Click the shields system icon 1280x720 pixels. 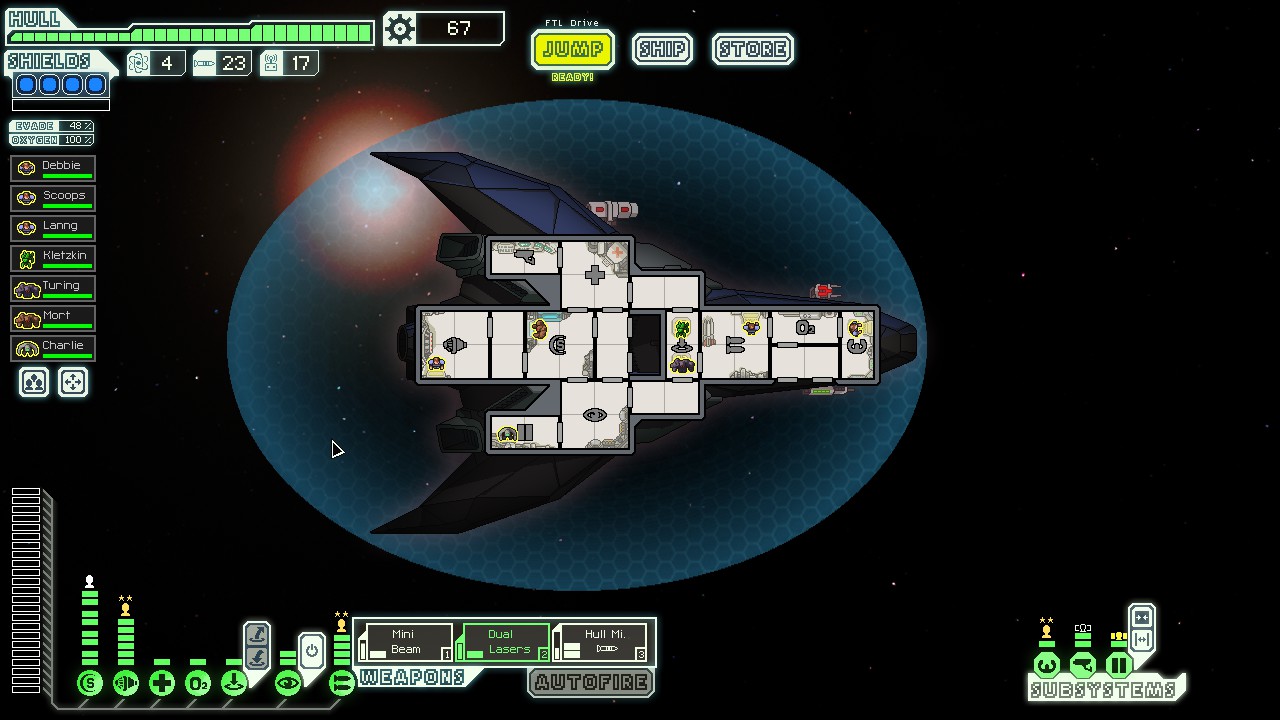(90, 684)
